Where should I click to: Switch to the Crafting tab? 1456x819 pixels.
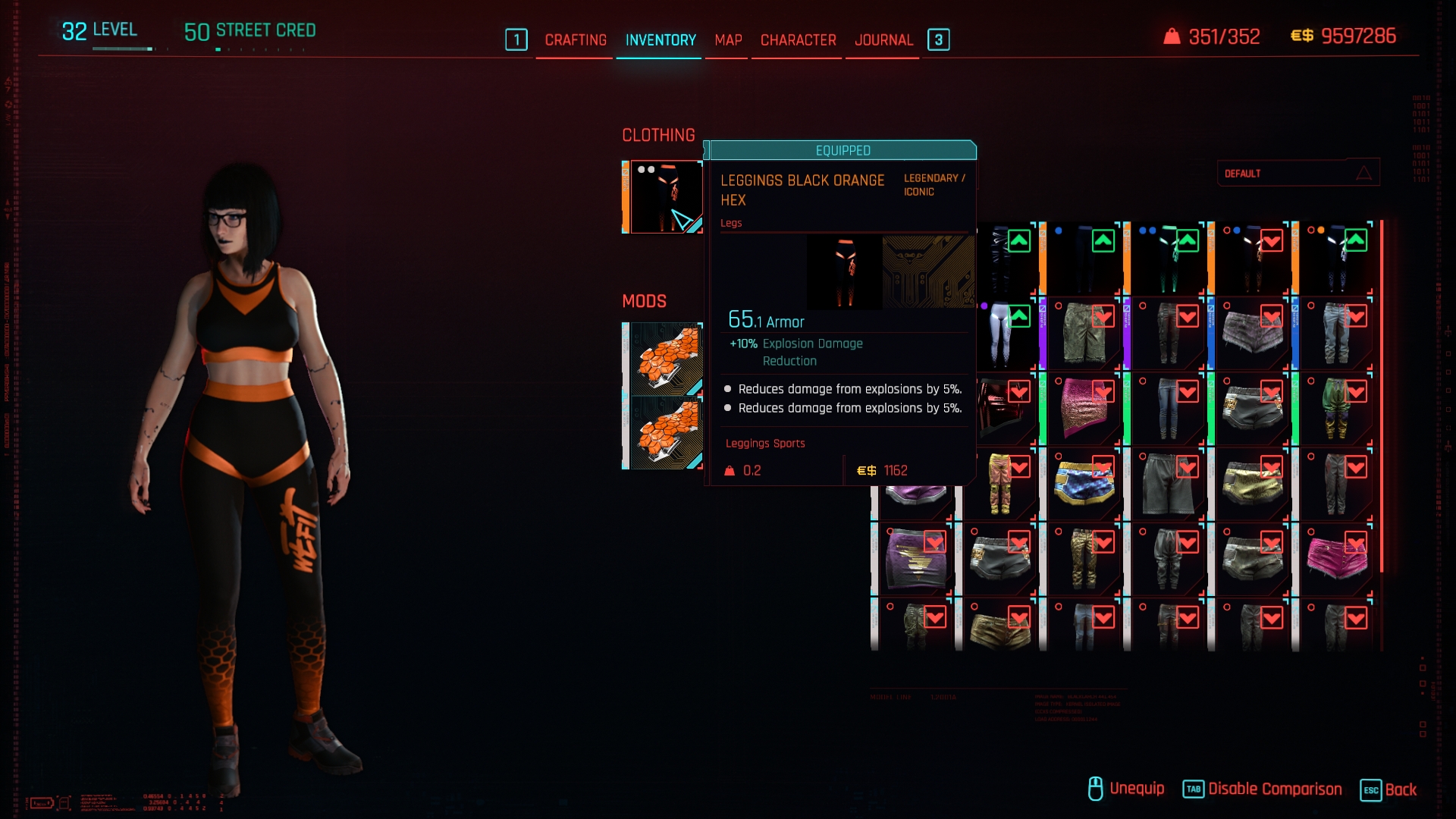click(x=576, y=40)
